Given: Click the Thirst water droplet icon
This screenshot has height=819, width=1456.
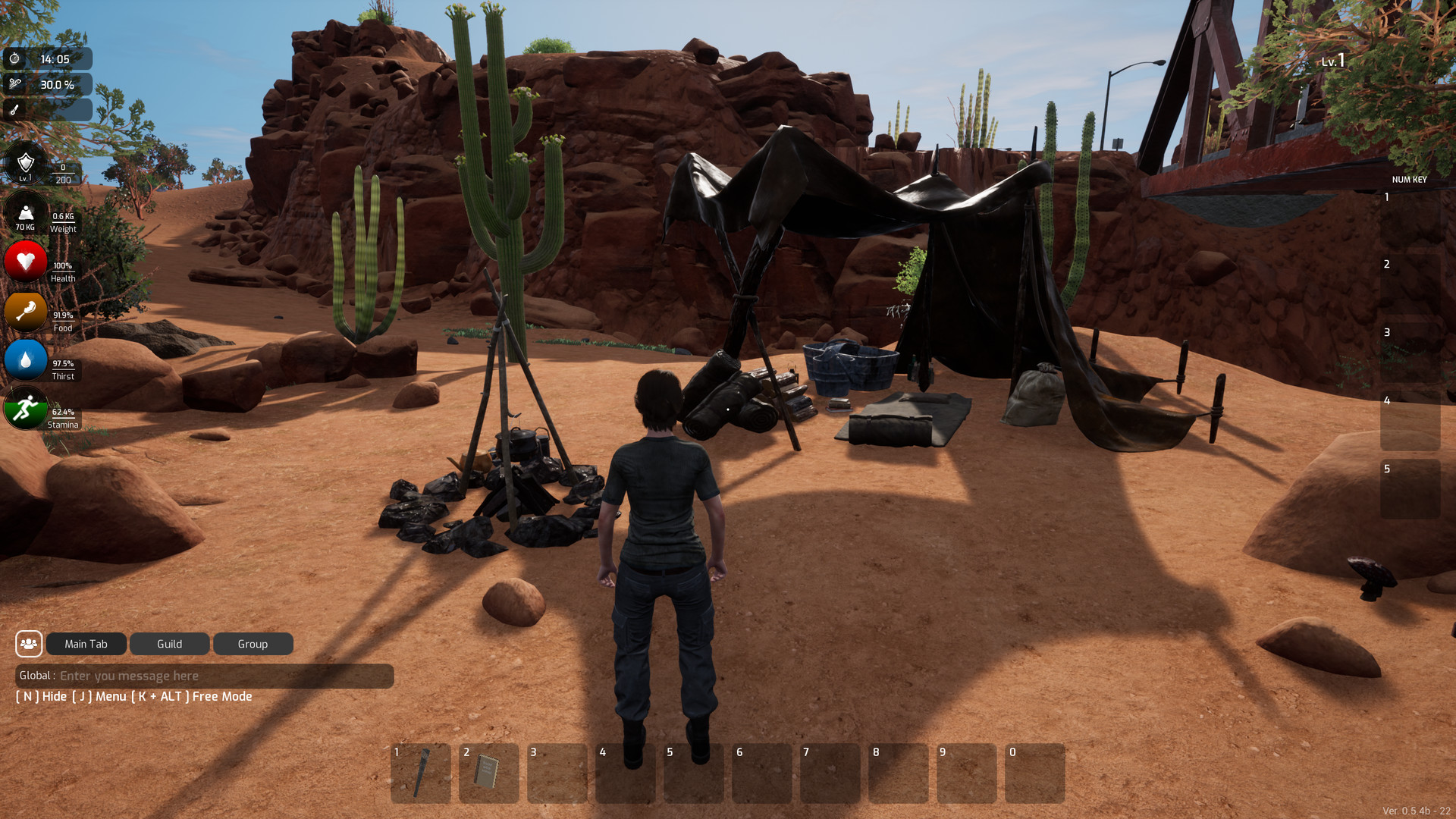Looking at the screenshot, I should pos(25,360).
